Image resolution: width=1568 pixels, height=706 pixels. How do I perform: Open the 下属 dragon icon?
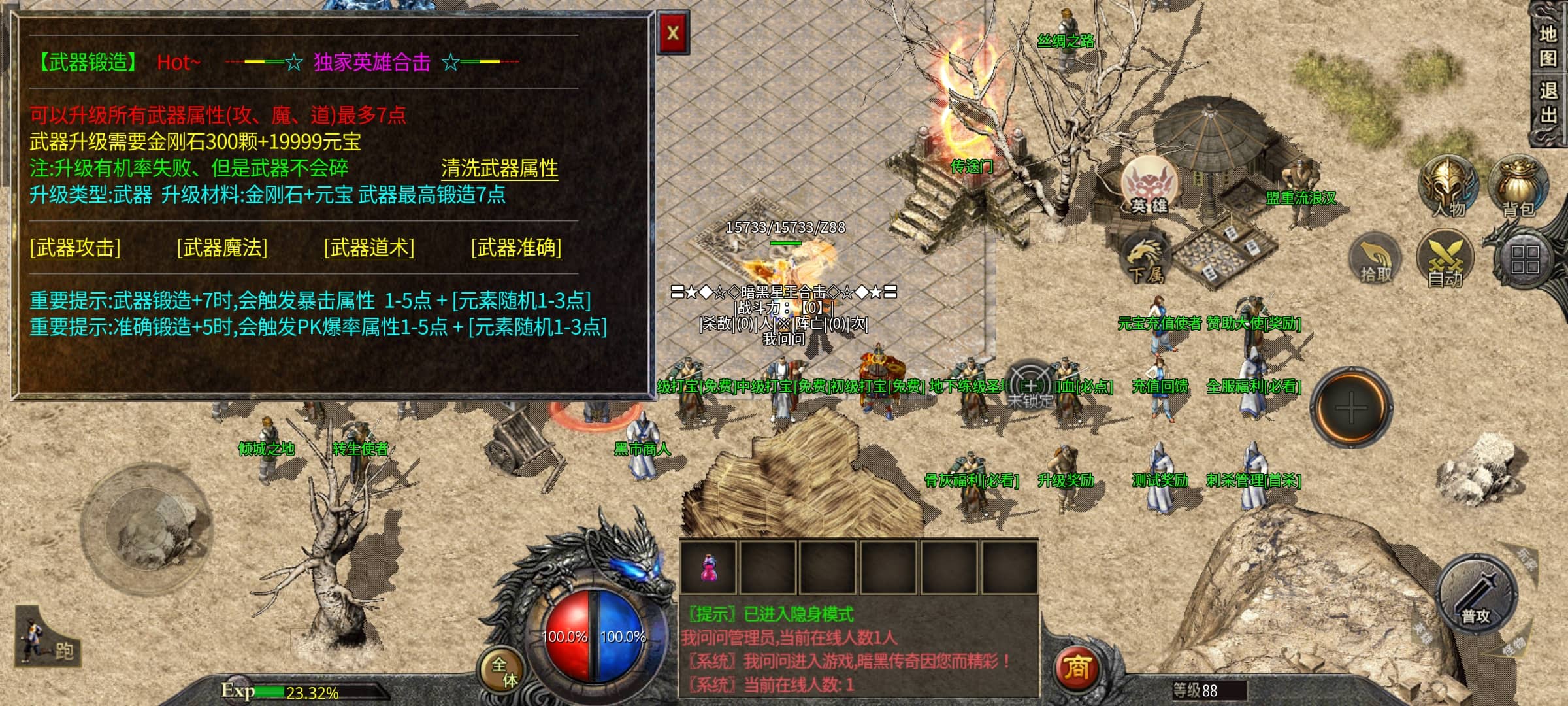(x=1146, y=258)
